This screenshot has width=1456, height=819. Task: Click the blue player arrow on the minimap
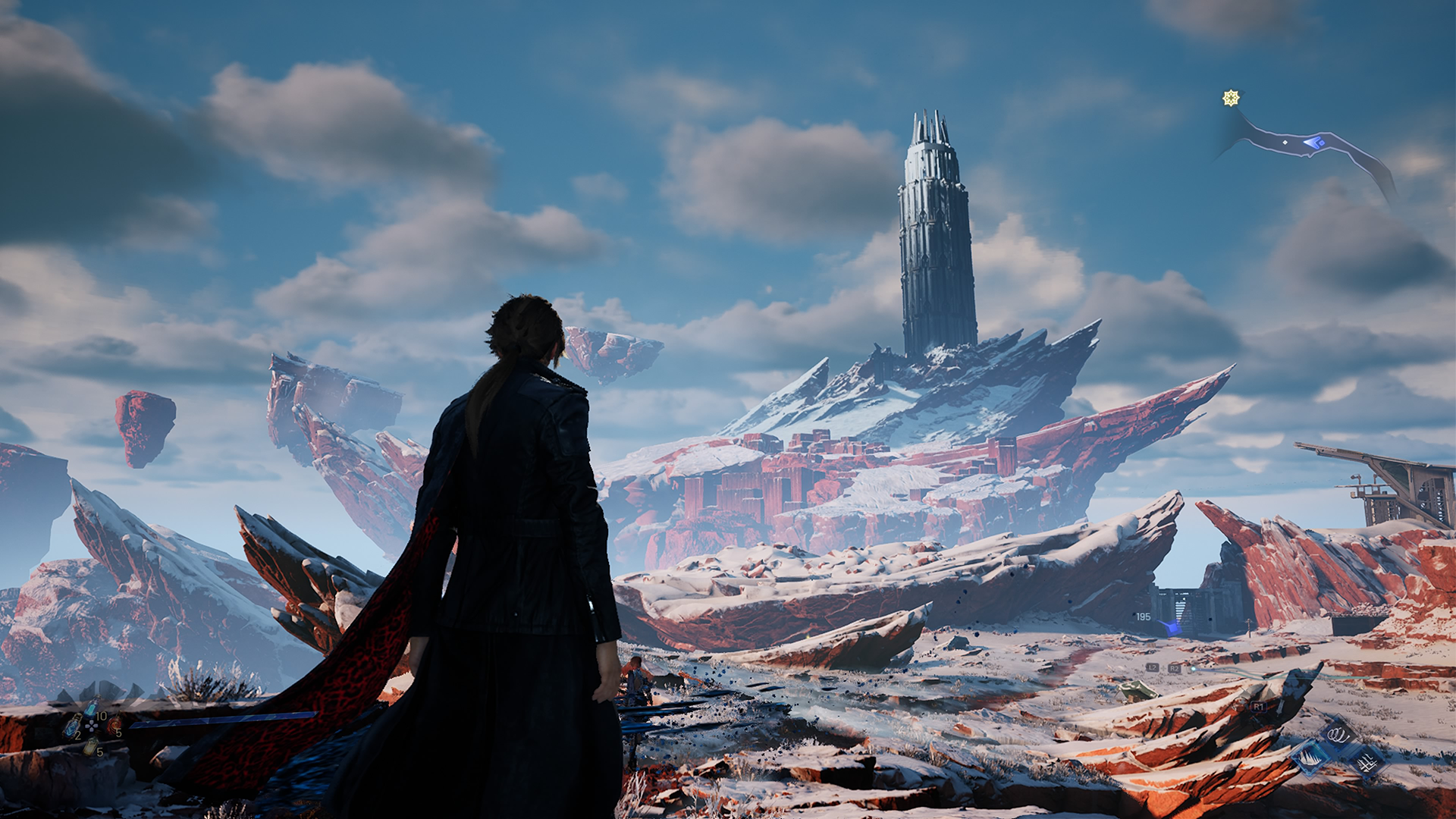click(1313, 142)
